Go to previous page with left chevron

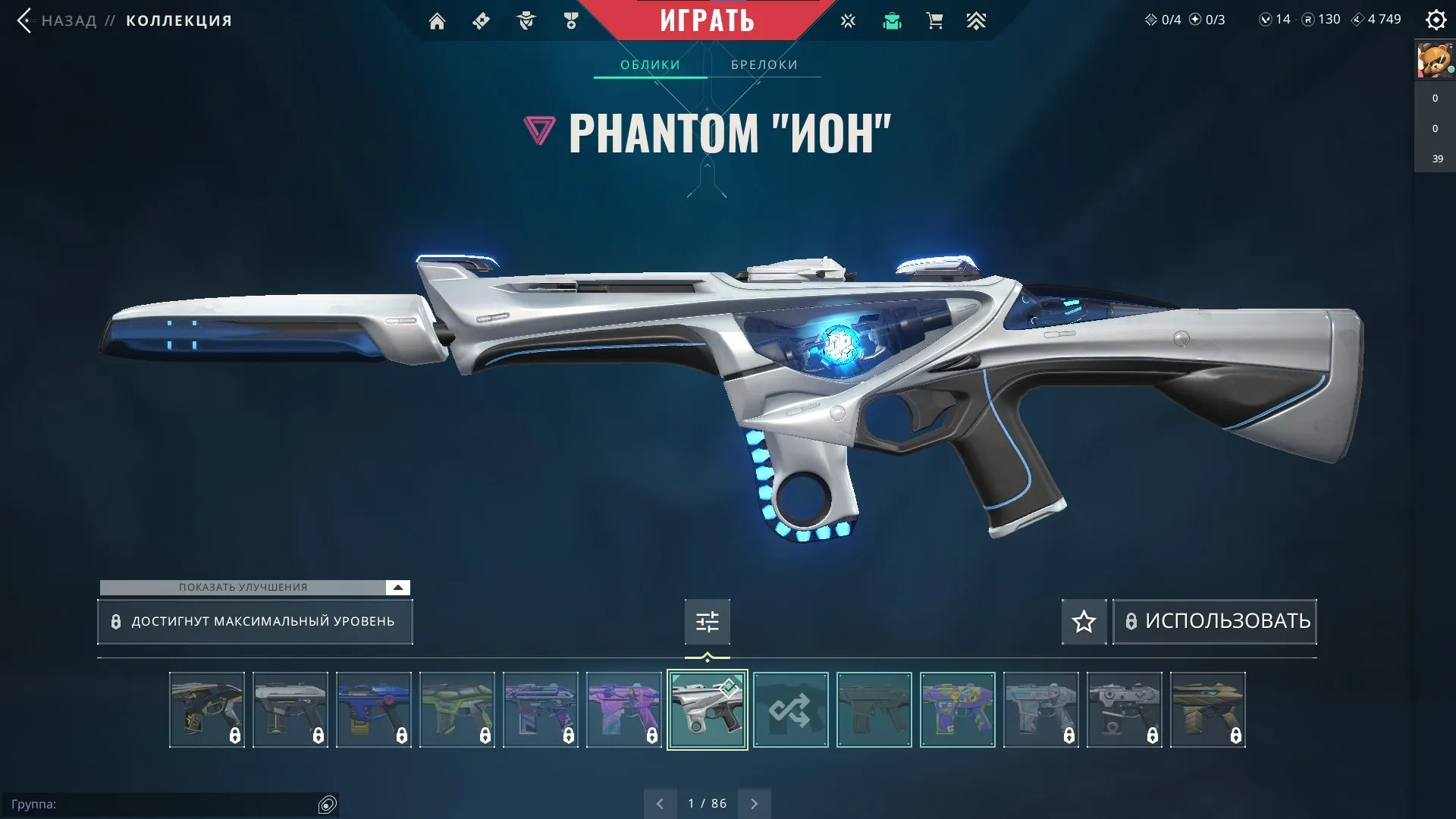pyautogui.click(x=660, y=802)
